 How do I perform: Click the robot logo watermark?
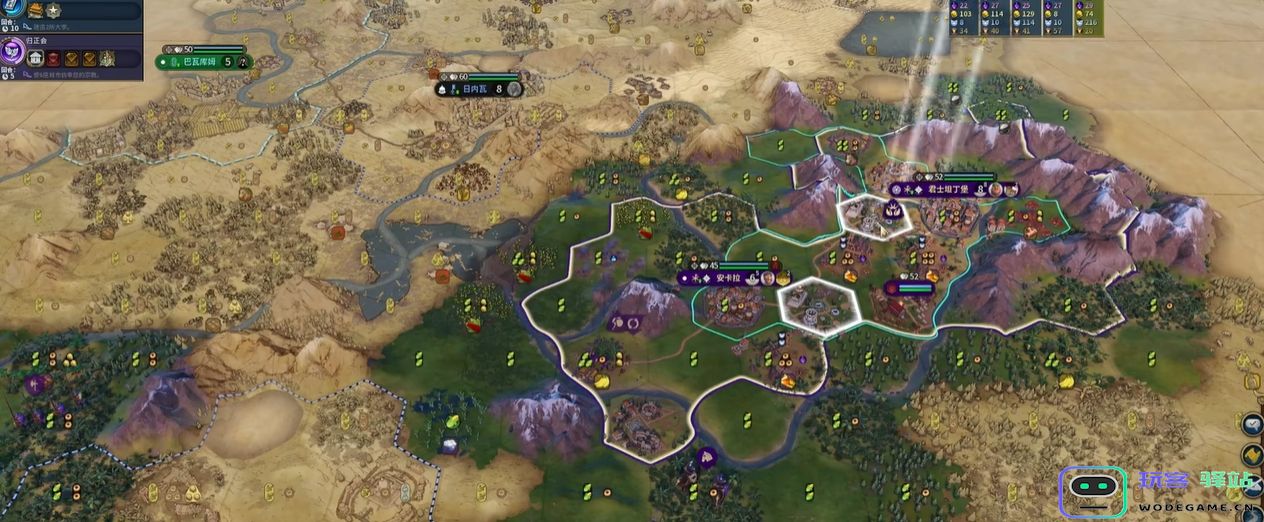(1092, 491)
